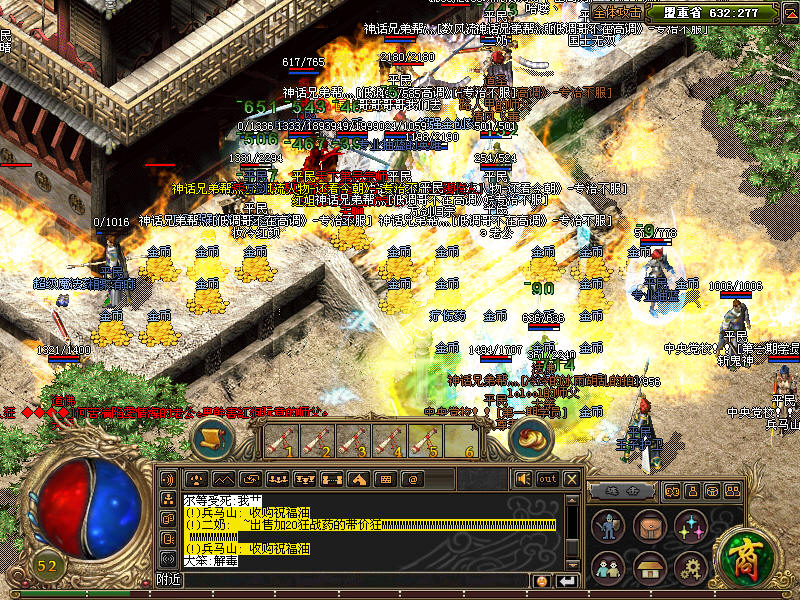This screenshot has width=800, height=600.
Task: Open the house icon button
Action: point(649,567)
